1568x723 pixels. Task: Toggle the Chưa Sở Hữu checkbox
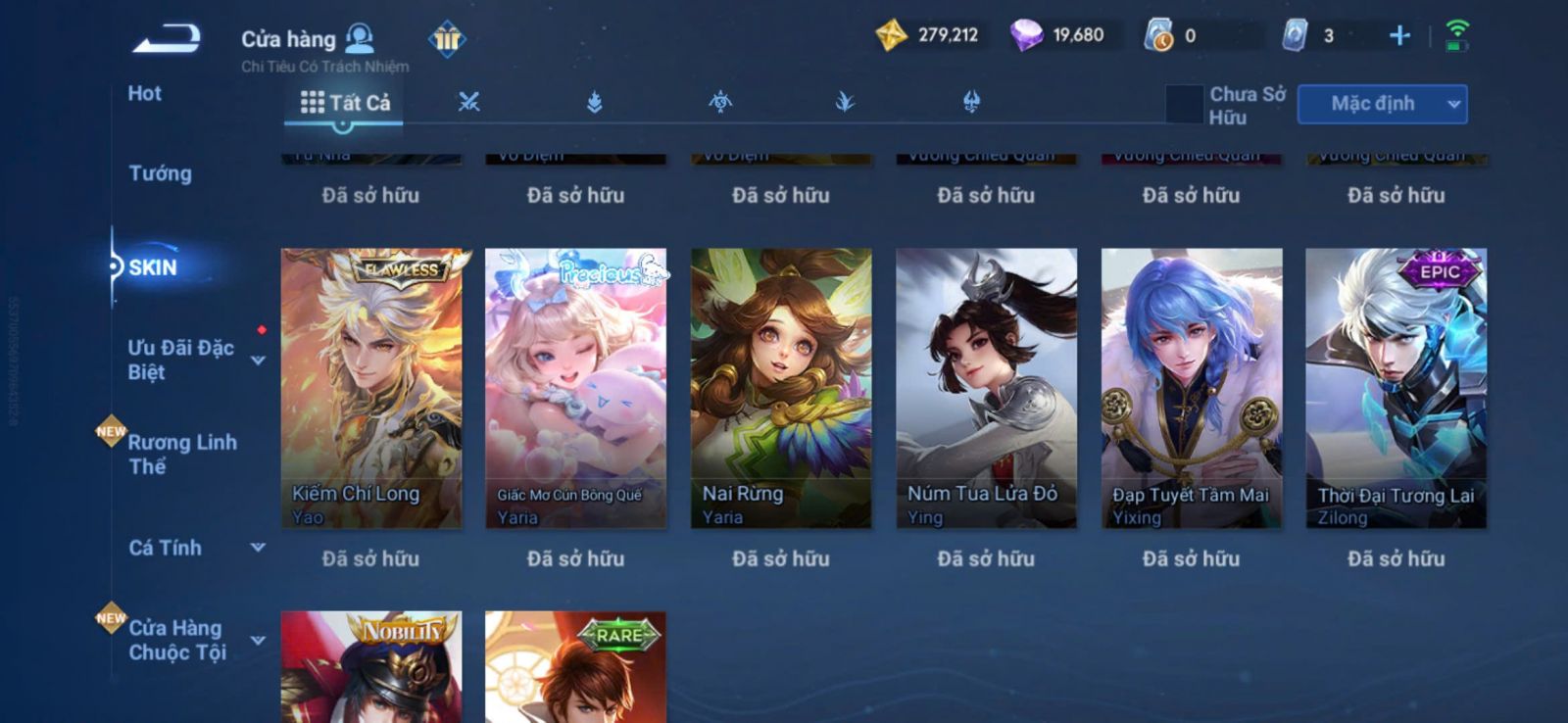(1184, 104)
